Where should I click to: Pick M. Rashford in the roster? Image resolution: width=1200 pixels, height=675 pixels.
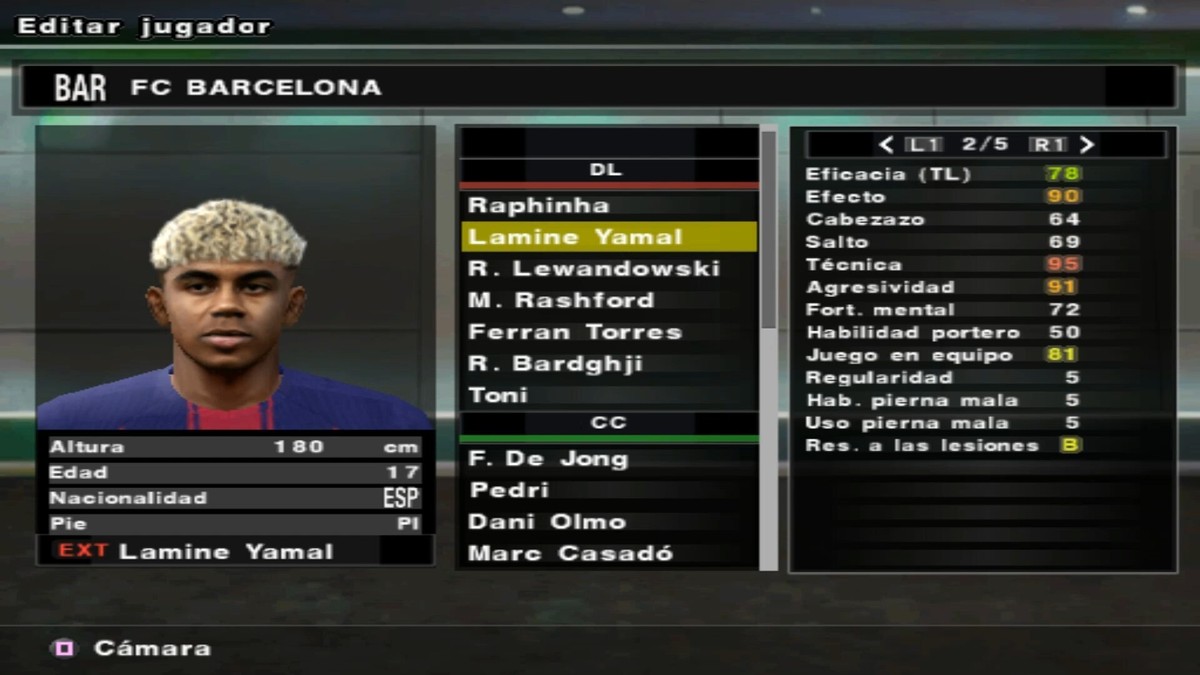561,300
